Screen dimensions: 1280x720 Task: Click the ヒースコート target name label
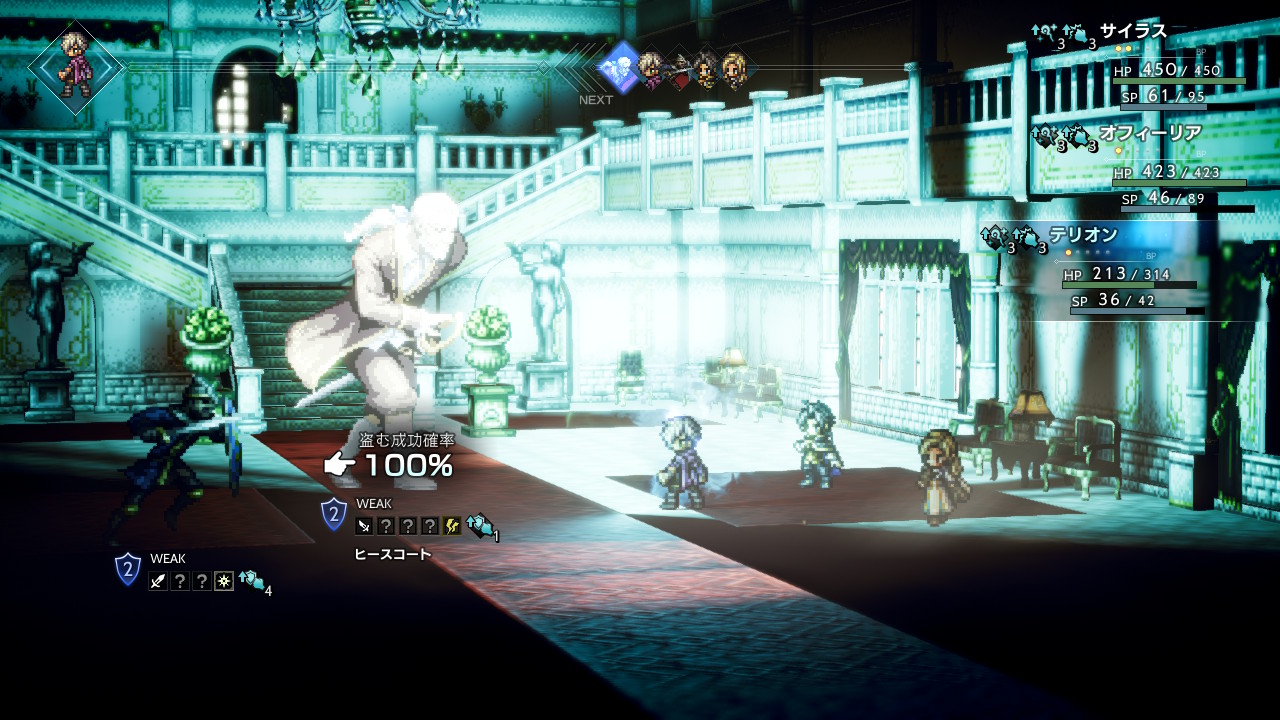(393, 554)
